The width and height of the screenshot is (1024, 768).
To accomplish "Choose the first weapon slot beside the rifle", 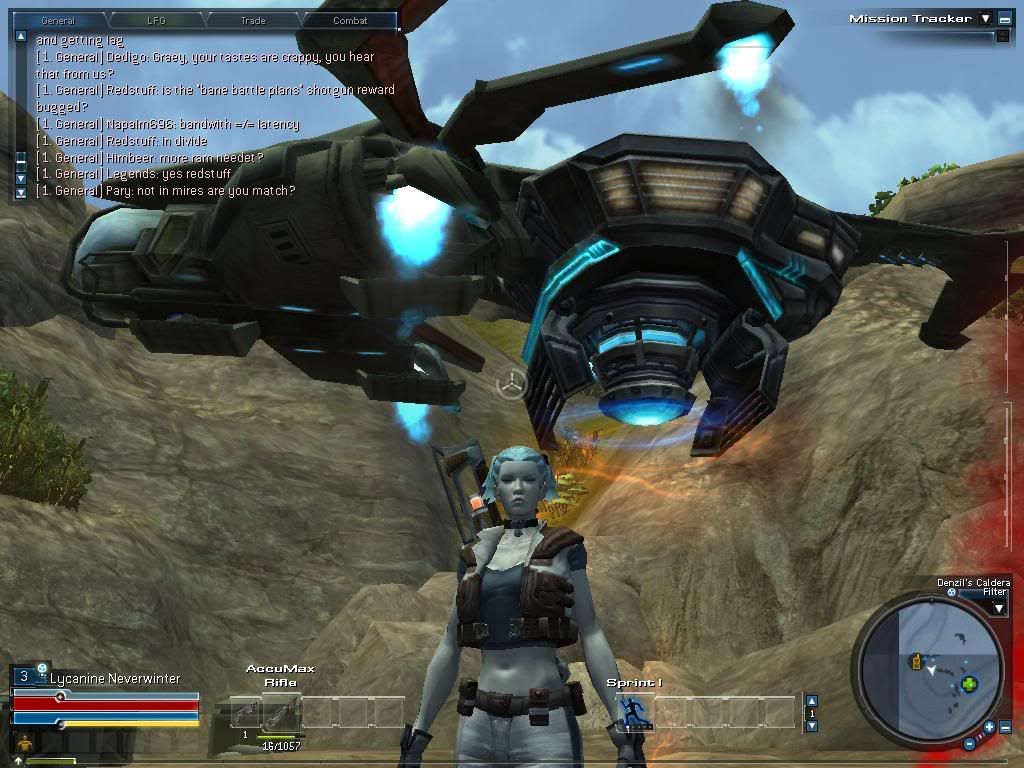I will click(245, 712).
